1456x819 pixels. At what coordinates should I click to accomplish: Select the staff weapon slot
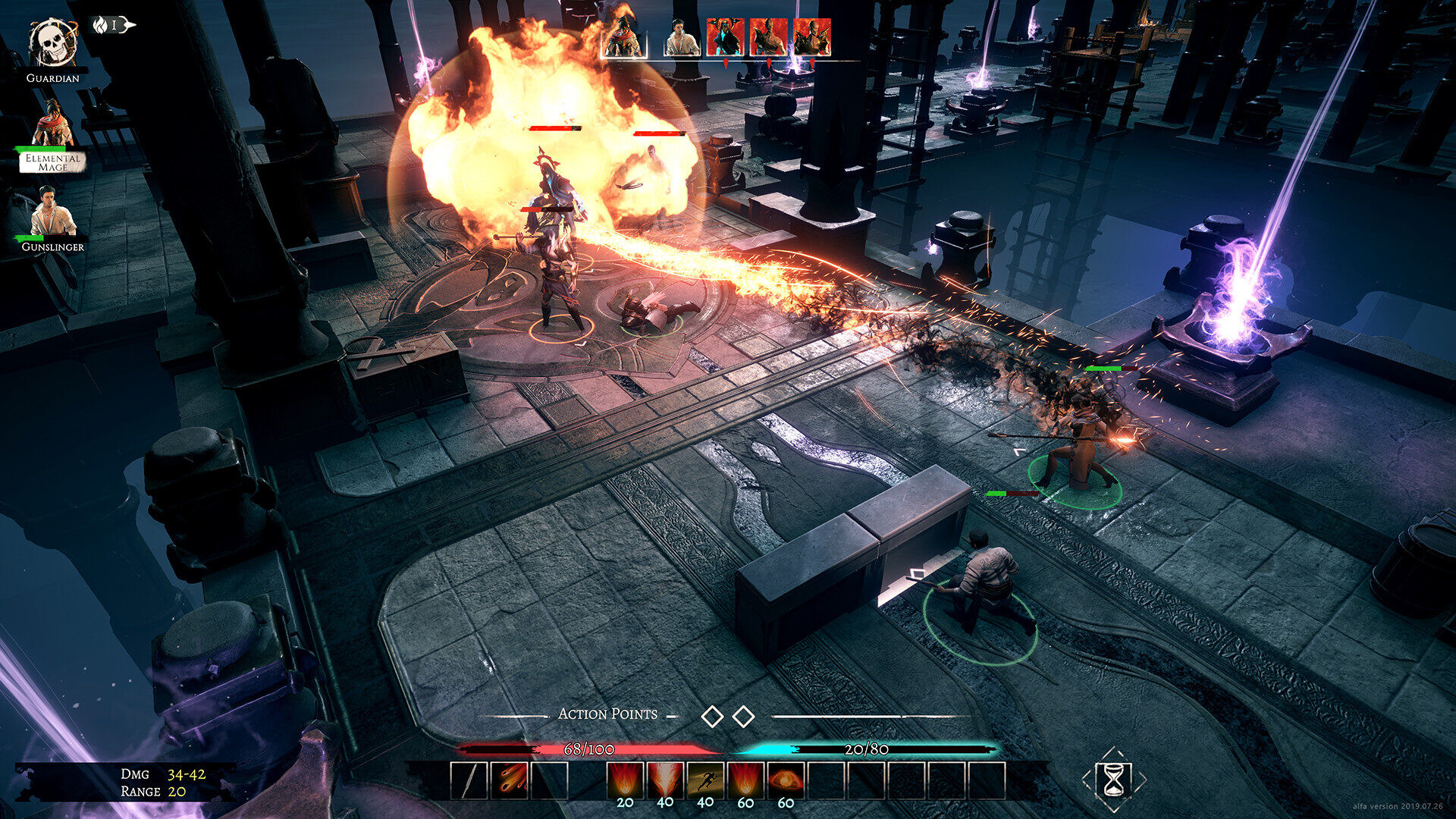pos(469,780)
